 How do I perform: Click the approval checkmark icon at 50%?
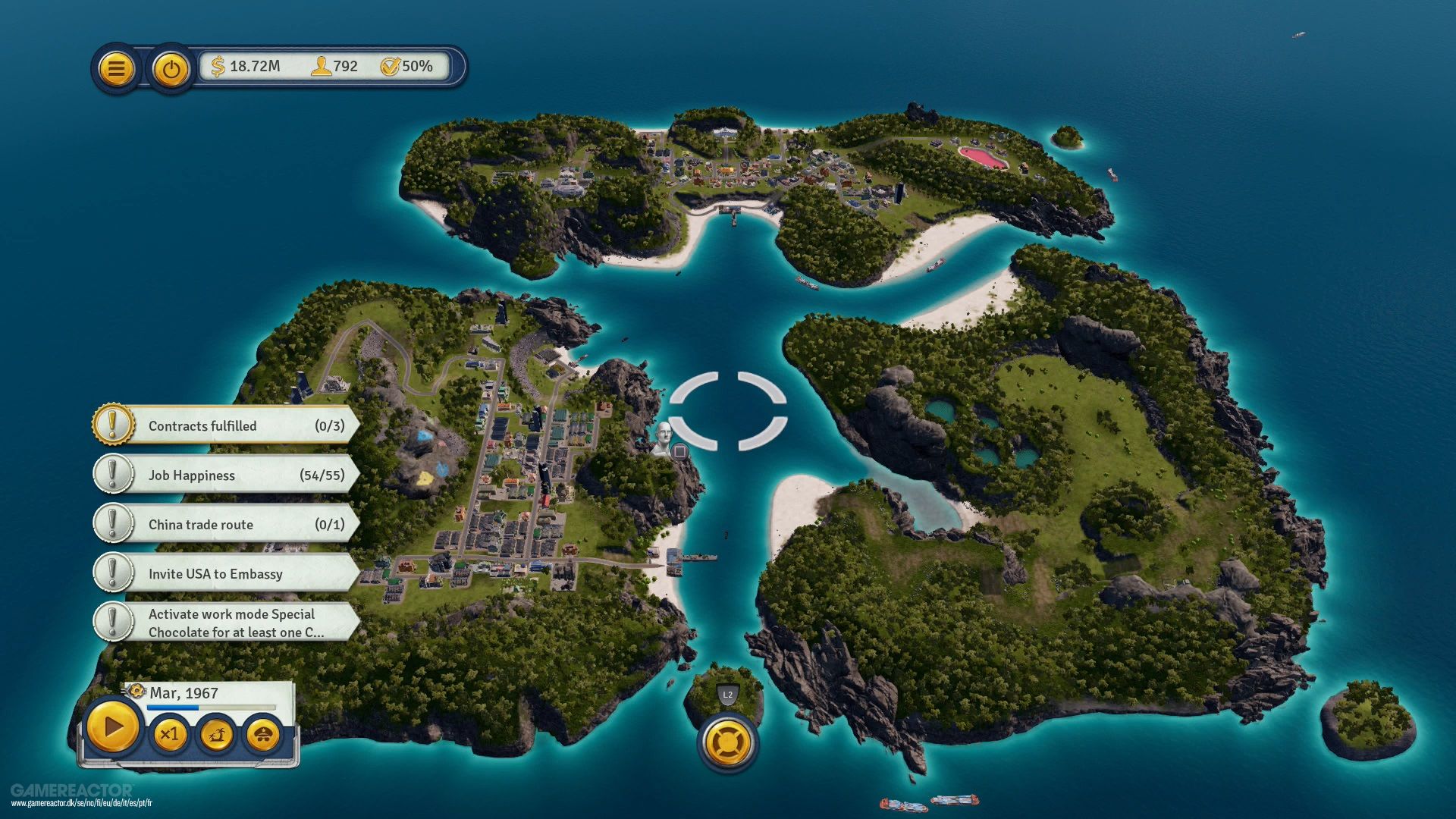[x=390, y=67]
